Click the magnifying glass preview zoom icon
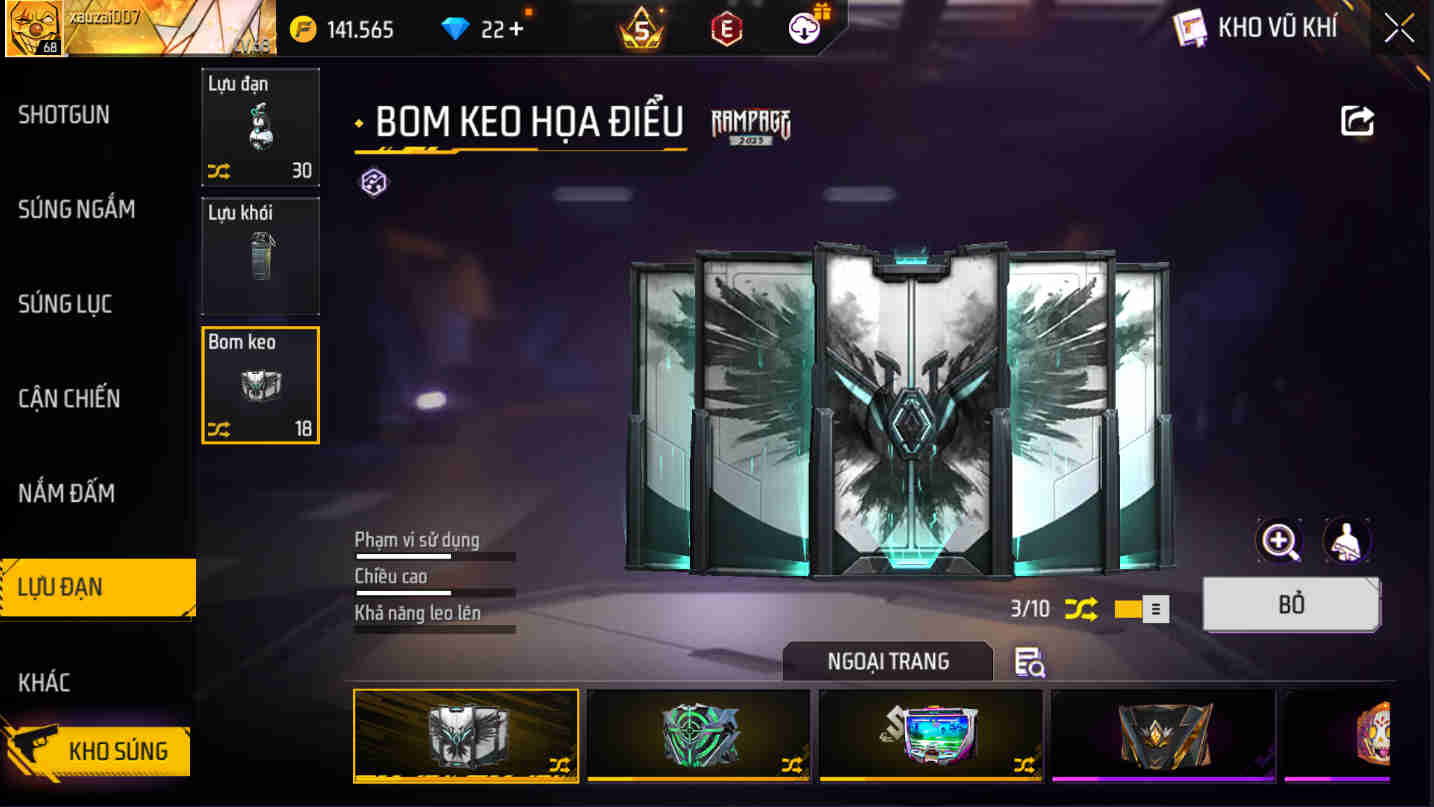Screen dimensions: 1434x807 pyautogui.click(x=1279, y=539)
